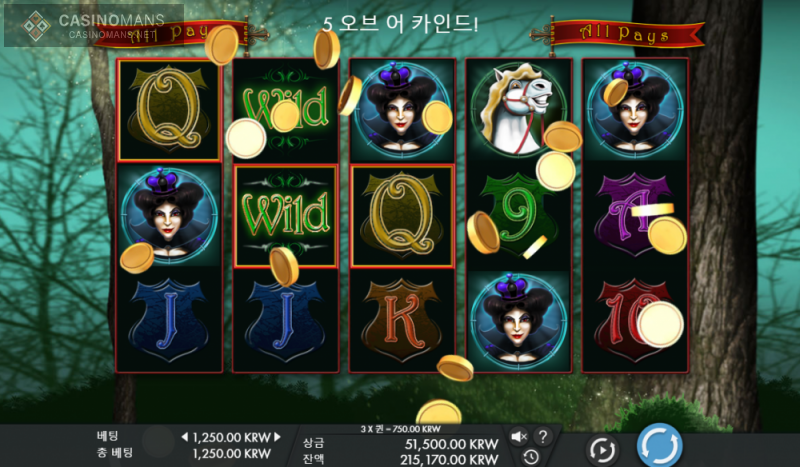Decrease the bet with the left arrow
800x467 pixels.
click(x=184, y=438)
